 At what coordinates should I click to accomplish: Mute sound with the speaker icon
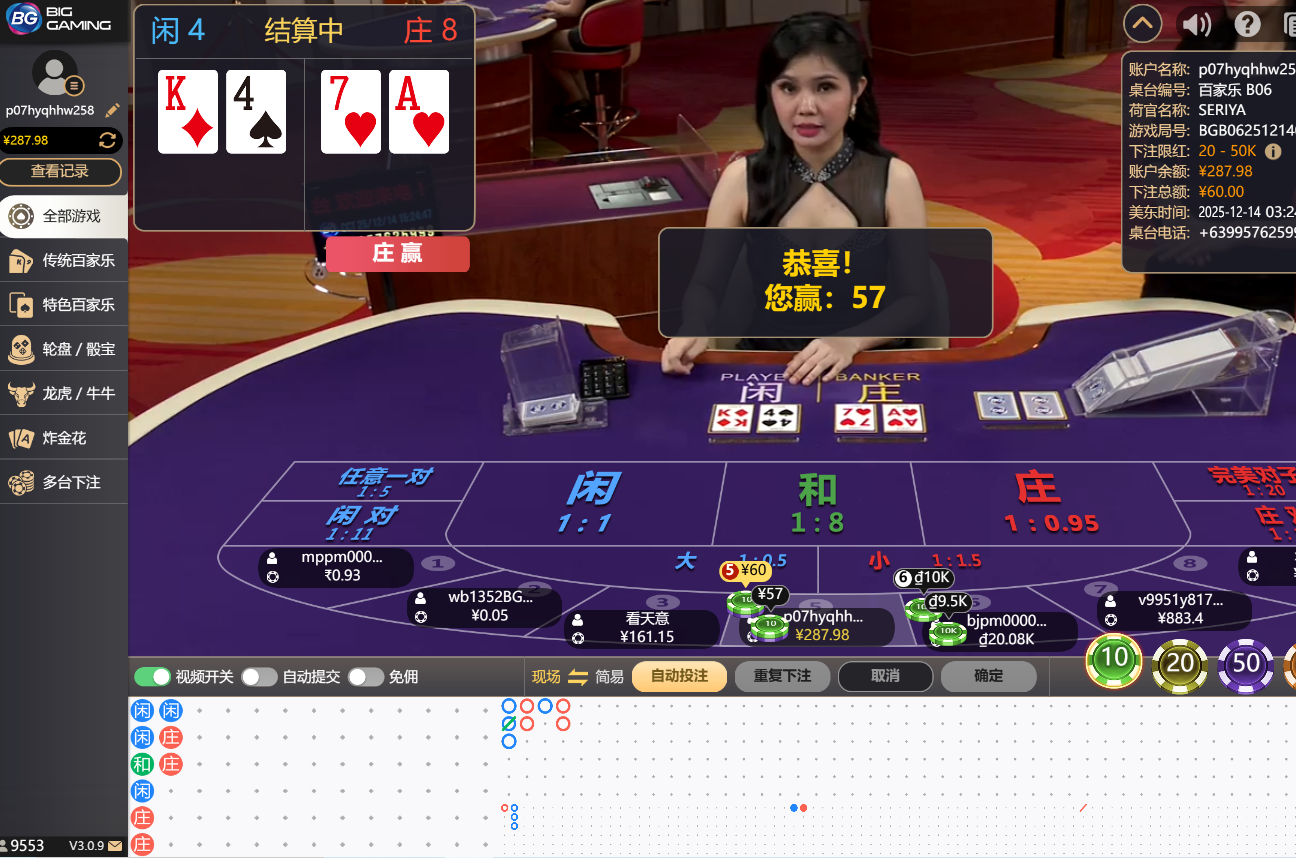click(1196, 23)
